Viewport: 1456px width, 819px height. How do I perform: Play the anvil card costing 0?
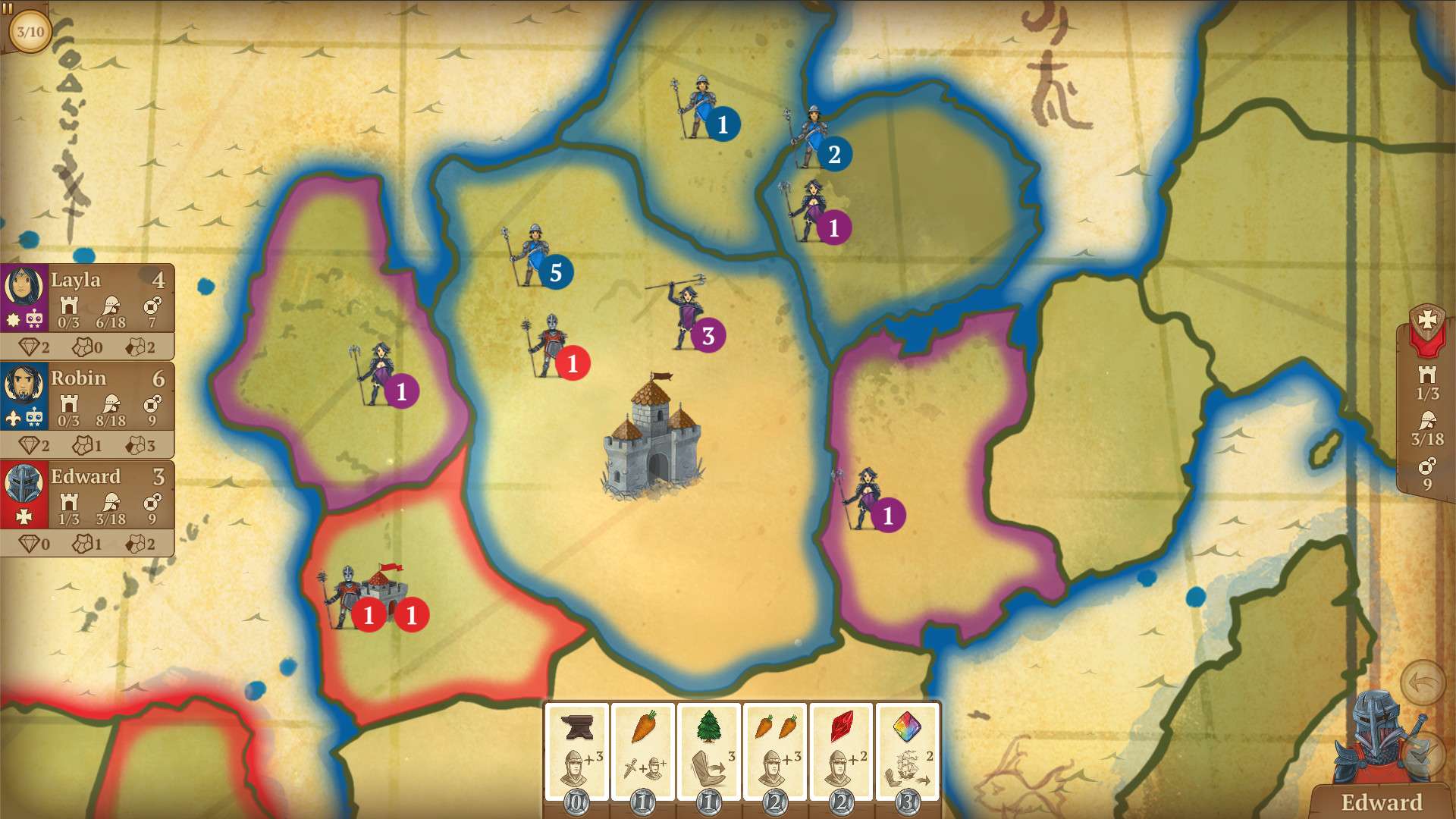pyautogui.click(x=576, y=752)
